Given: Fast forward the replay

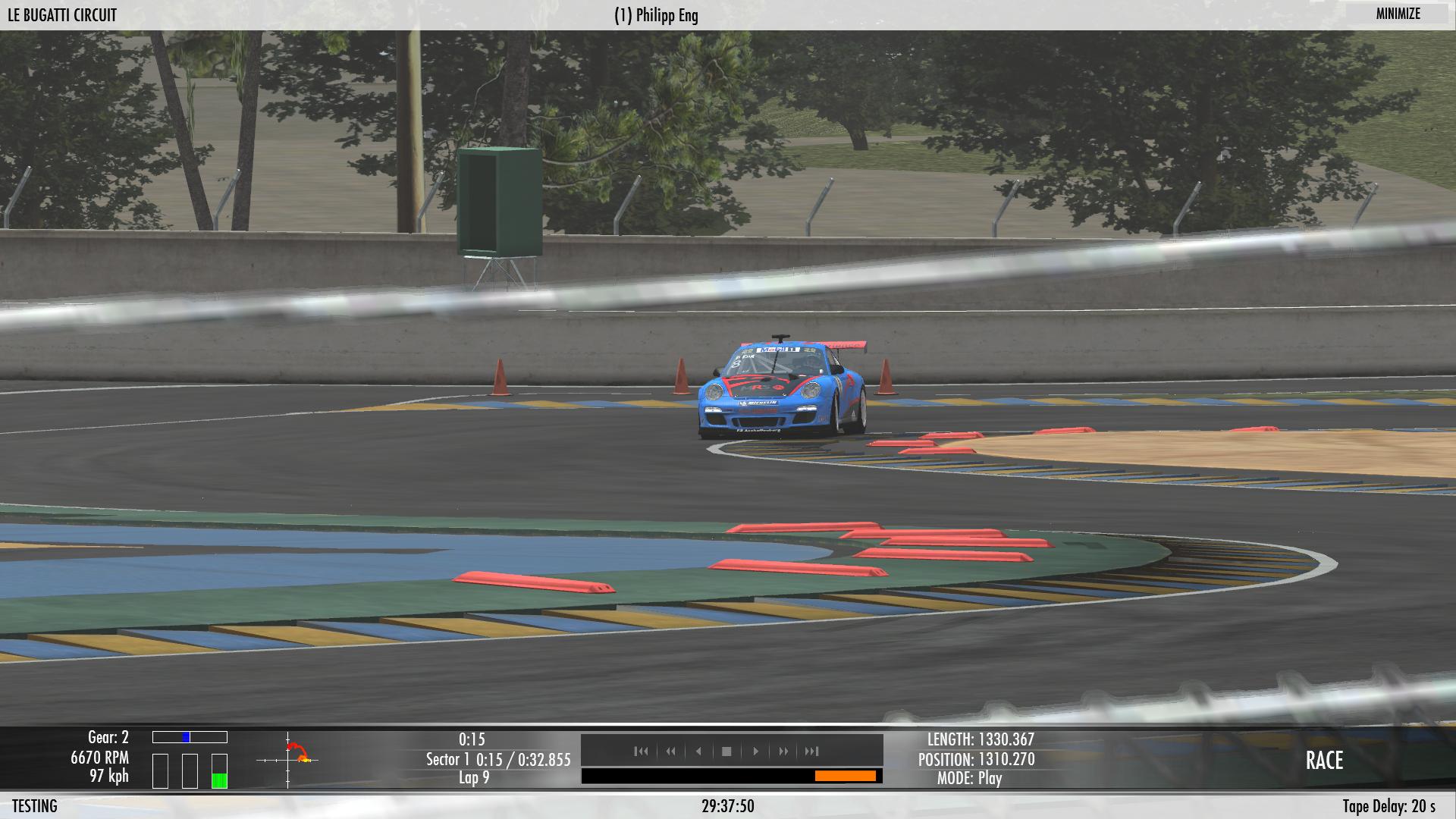Looking at the screenshot, I should coord(783,752).
